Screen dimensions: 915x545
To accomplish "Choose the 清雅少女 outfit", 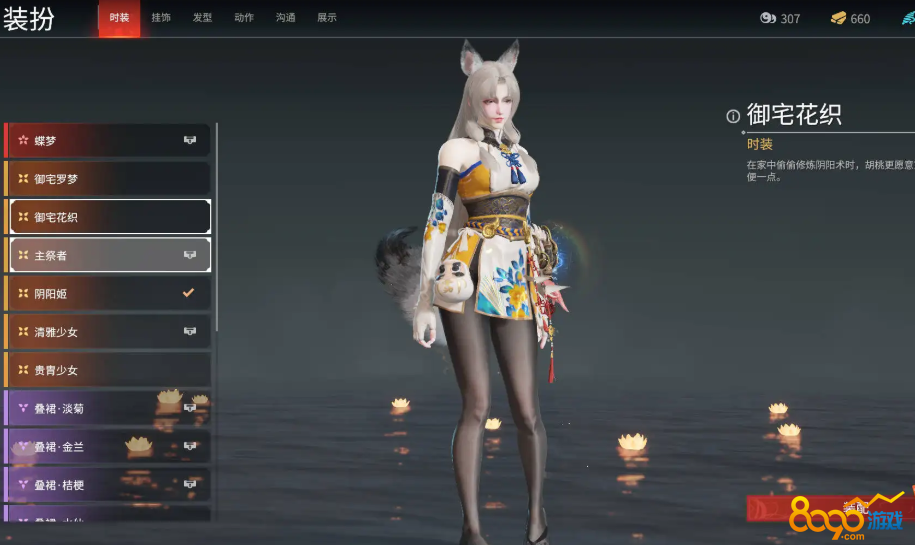I will [x=109, y=332].
